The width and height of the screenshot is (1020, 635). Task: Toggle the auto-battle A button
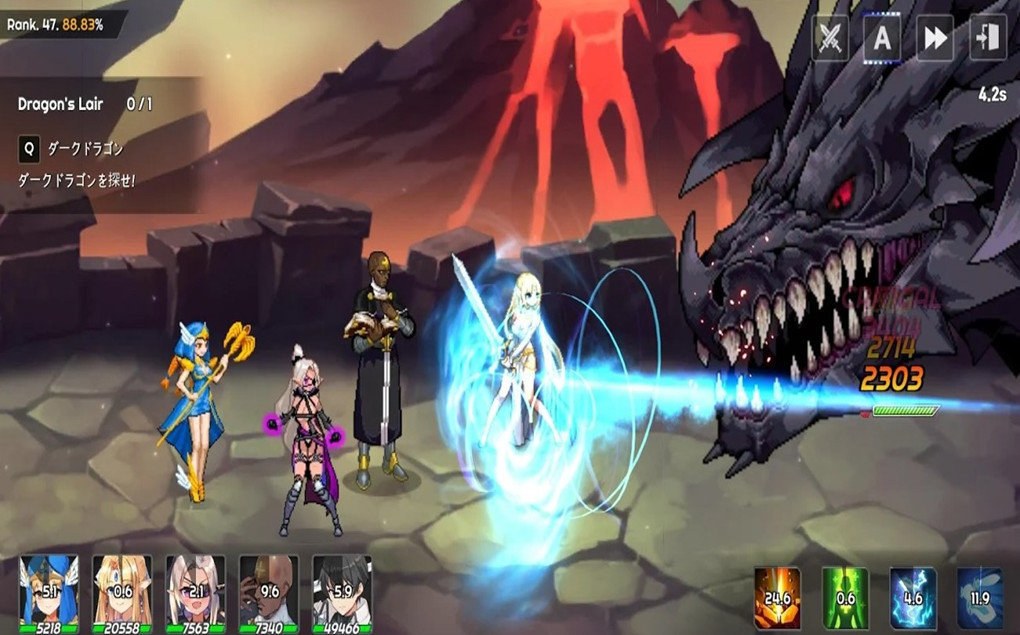(882, 39)
